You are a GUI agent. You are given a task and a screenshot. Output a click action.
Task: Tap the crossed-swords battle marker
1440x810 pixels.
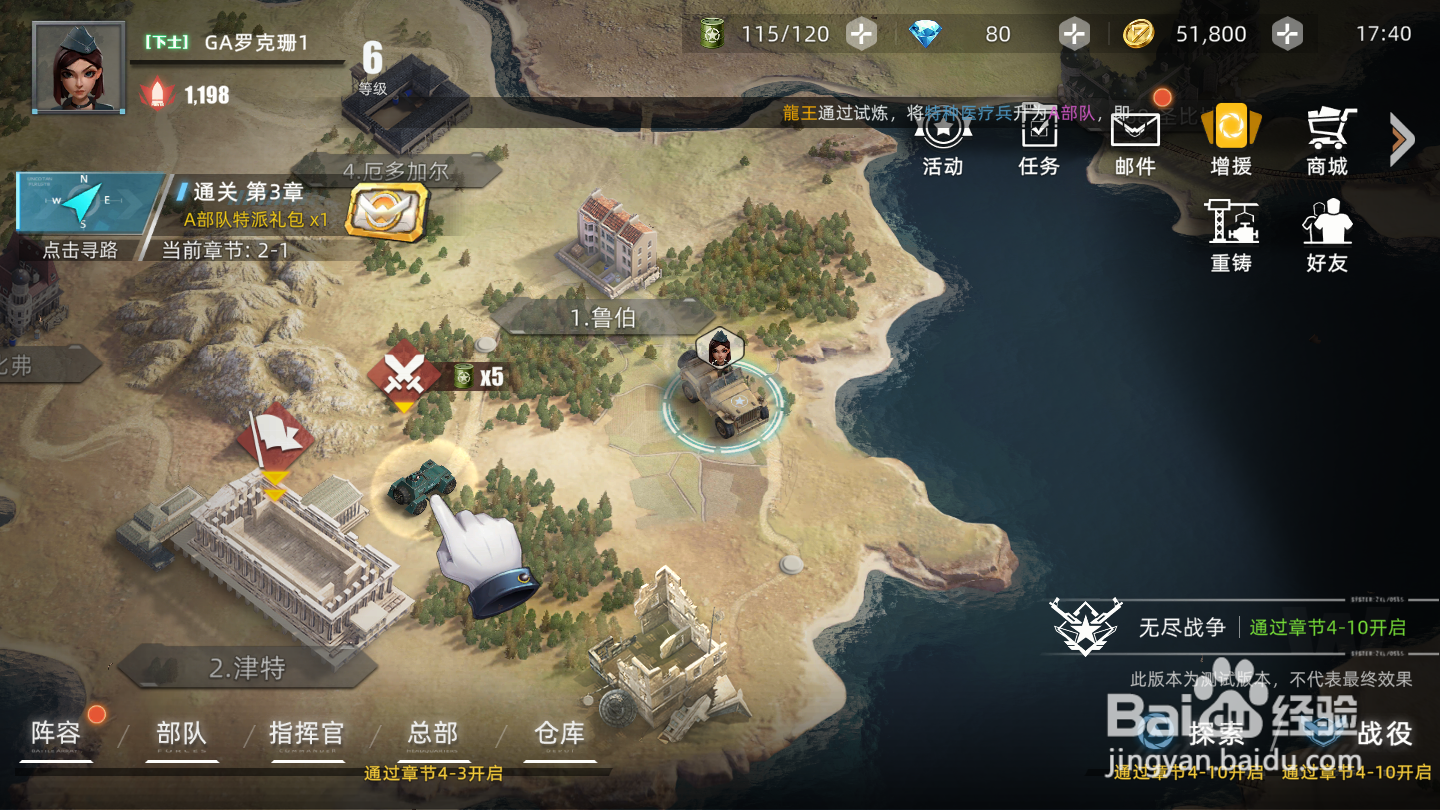click(403, 375)
